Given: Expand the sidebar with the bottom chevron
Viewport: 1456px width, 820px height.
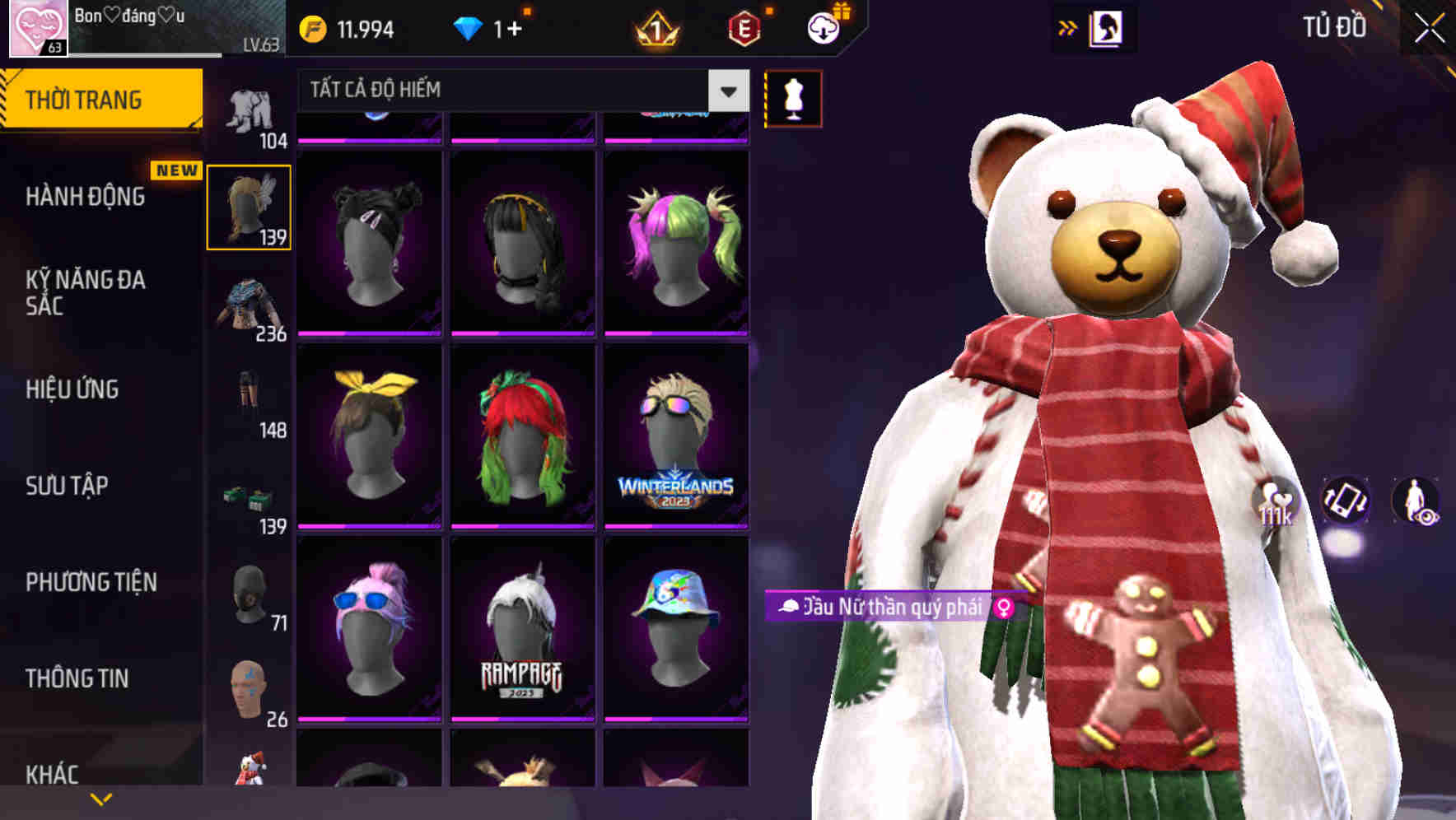Looking at the screenshot, I should pyautogui.click(x=100, y=800).
